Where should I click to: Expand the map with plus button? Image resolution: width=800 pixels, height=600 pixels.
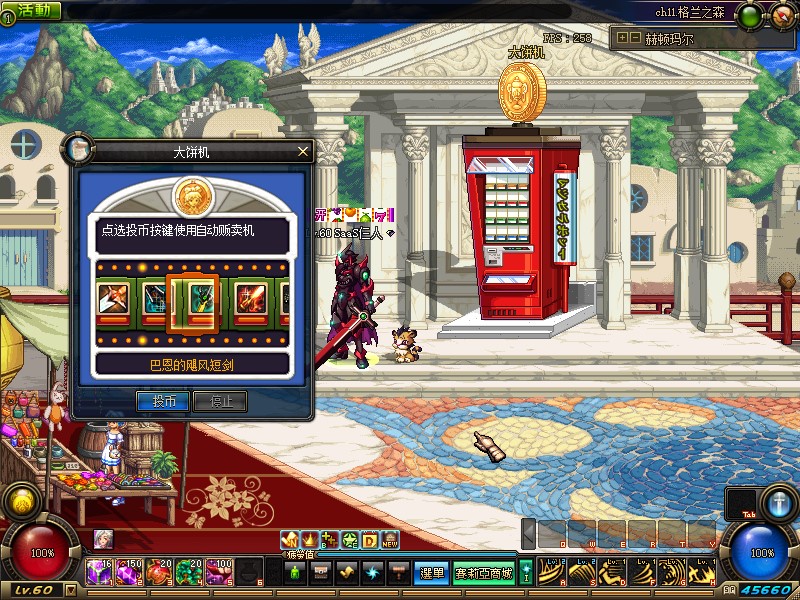[x=622, y=38]
